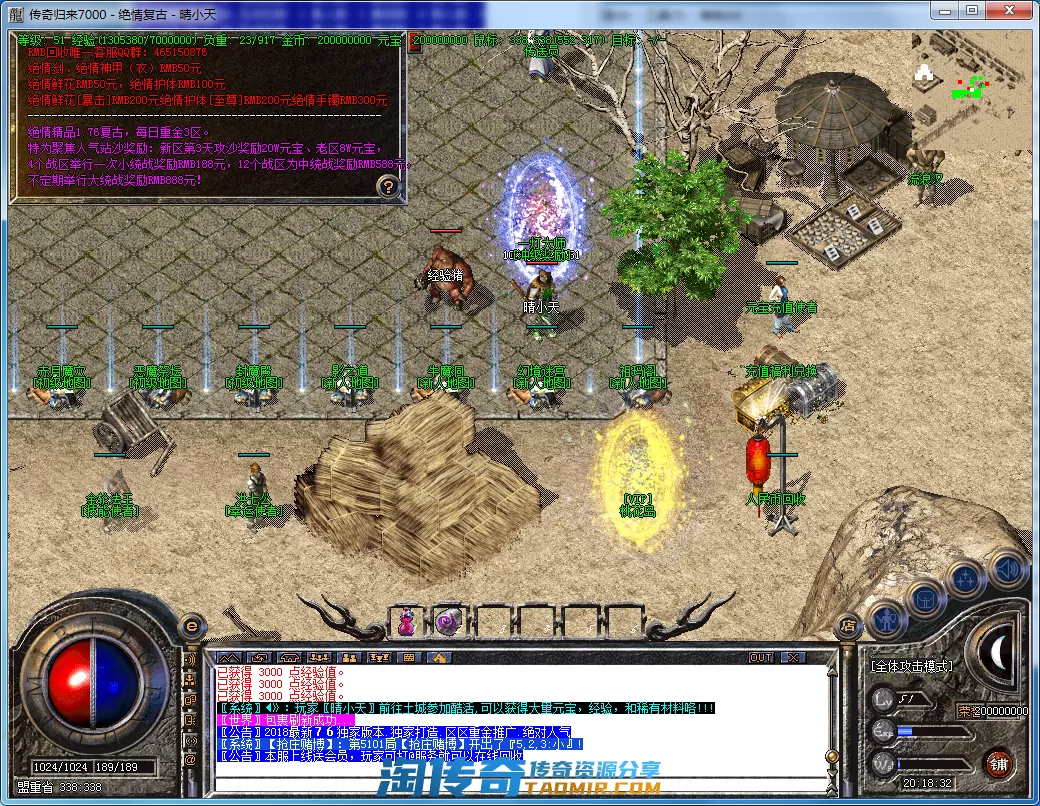Open the character status panel icon

886,619
